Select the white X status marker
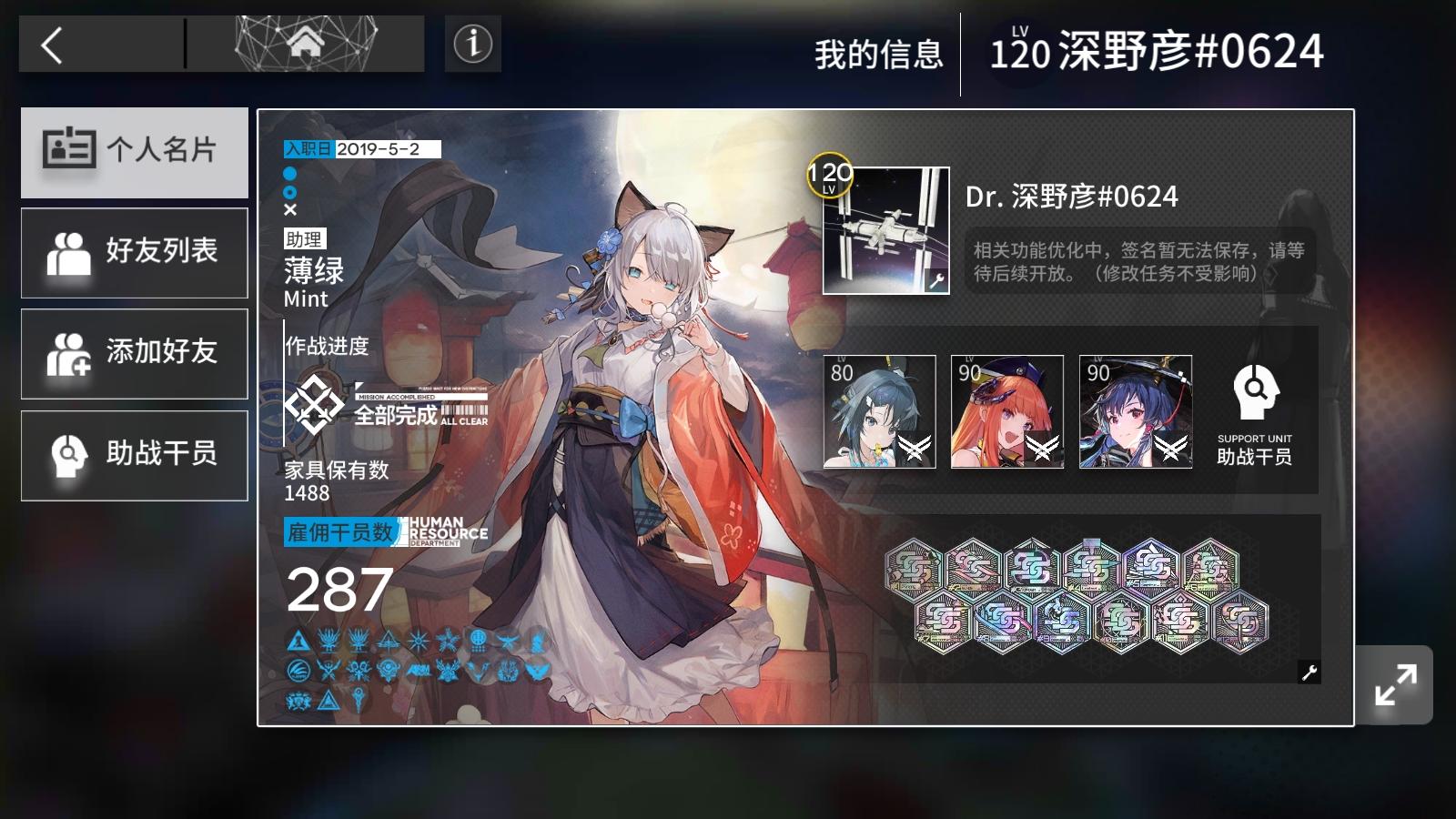The width and height of the screenshot is (1456, 819). pyautogui.click(x=288, y=209)
